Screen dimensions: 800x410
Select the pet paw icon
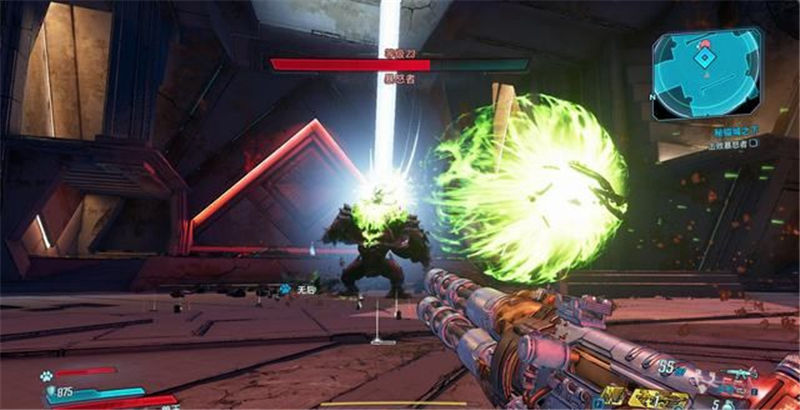48,376
